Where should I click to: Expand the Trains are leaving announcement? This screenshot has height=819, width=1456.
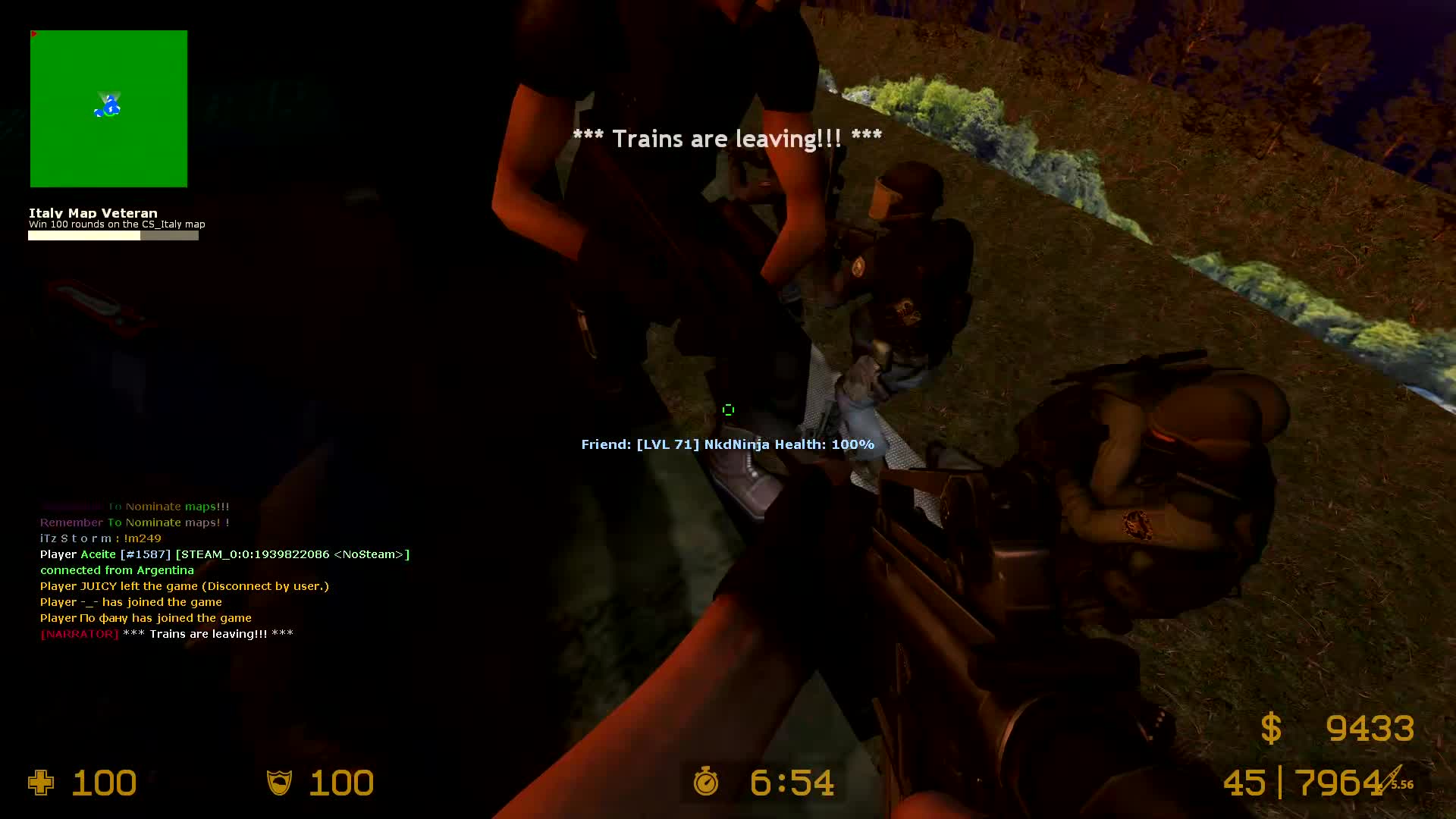(728, 138)
